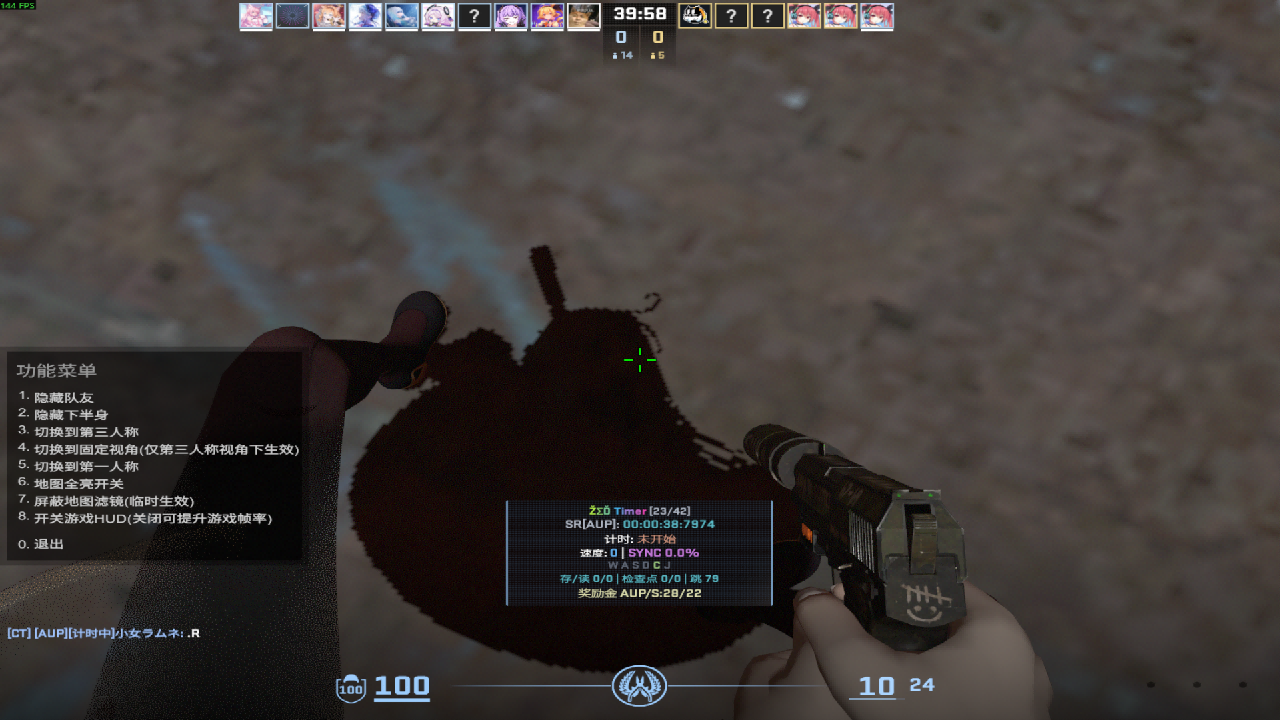
Task: Click a question-mark player avatar on T side
Action: (731, 16)
